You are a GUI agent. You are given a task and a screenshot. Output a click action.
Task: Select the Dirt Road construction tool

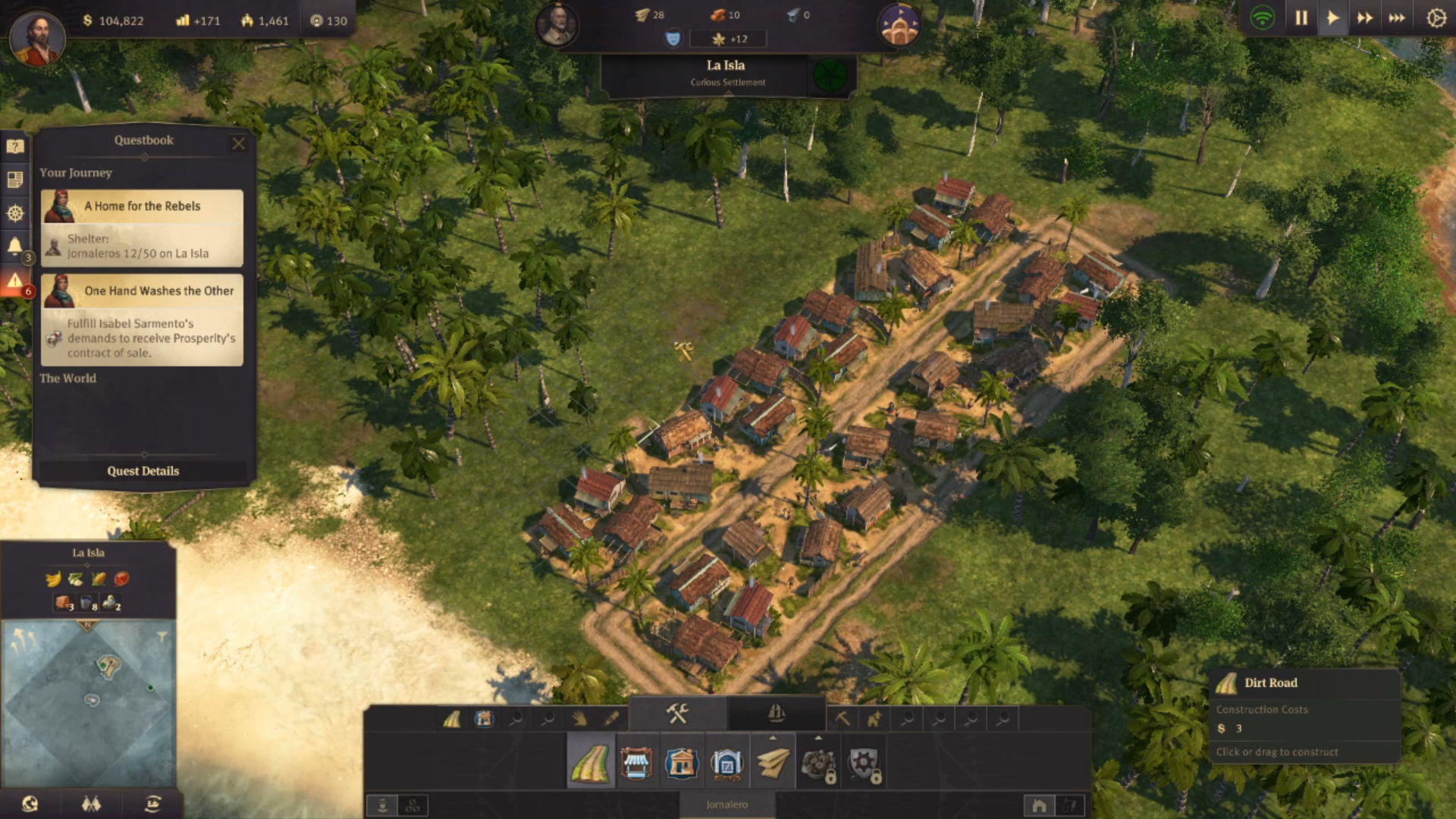point(591,762)
